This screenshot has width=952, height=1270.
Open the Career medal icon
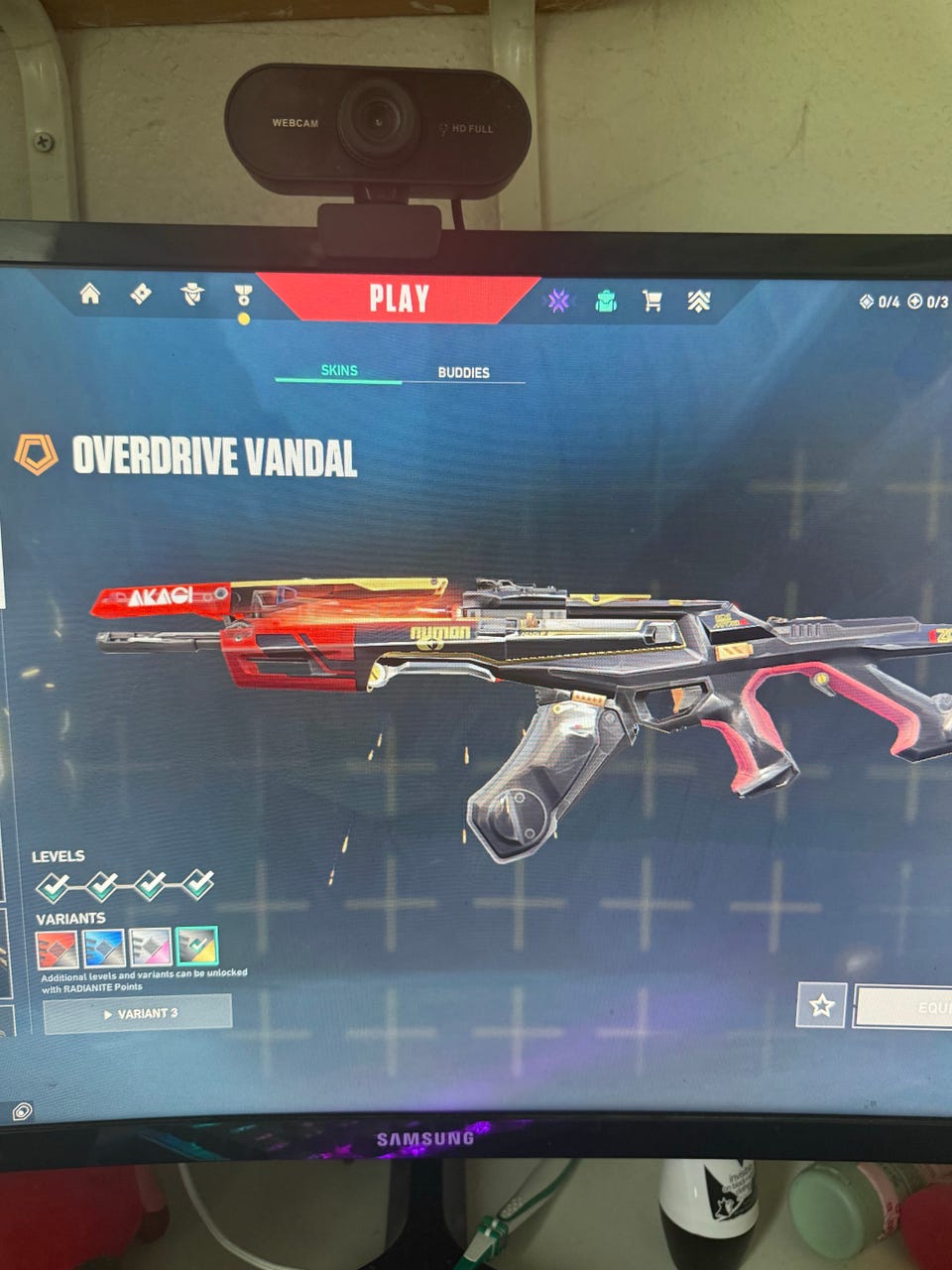(x=243, y=296)
